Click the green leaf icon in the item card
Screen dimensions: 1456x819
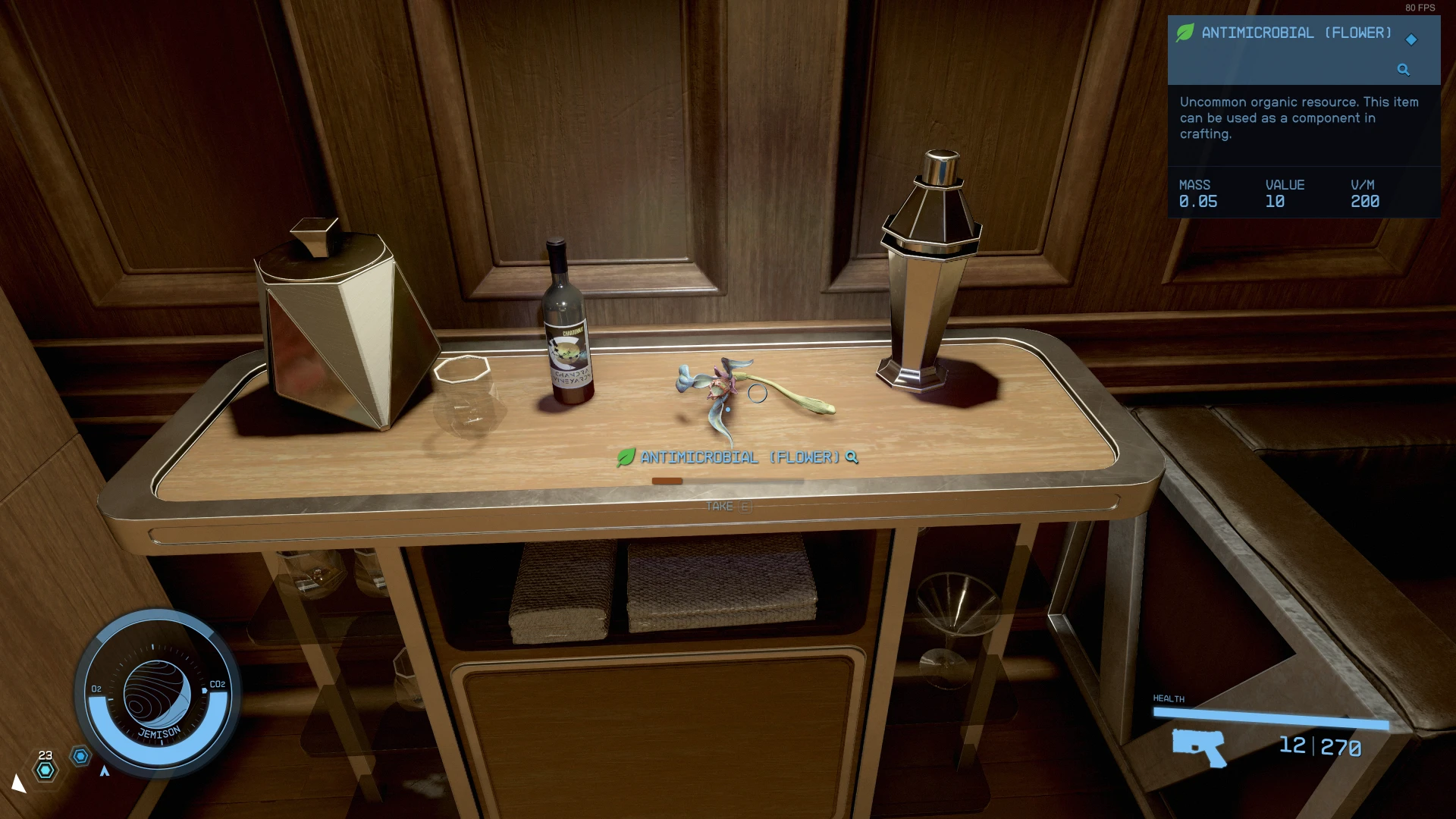1185,33
